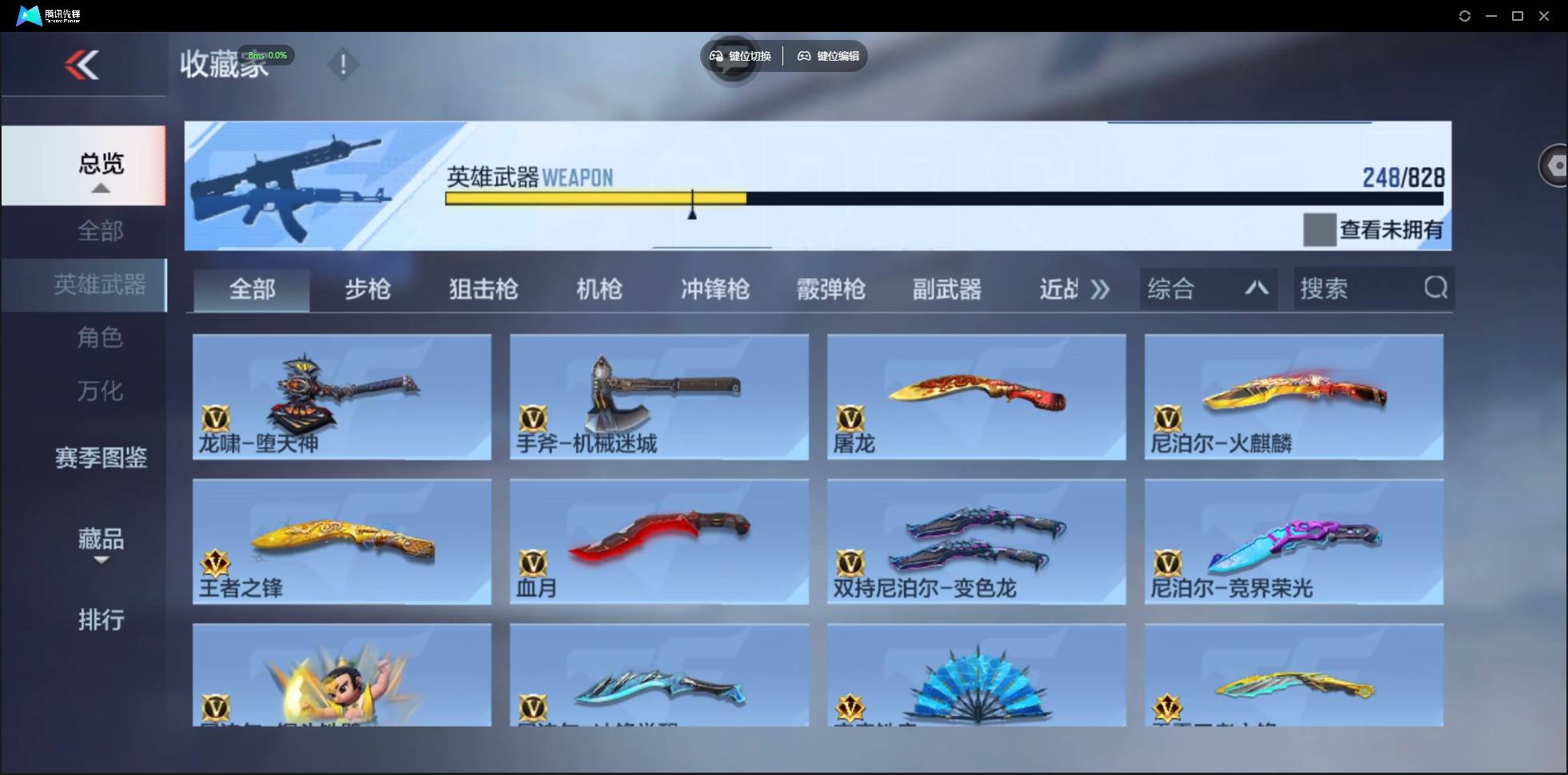Open the 赛季图鉴 sidebar entry
Screen dimensions: 1568x775
pyautogui.click(x=101, y=458)
